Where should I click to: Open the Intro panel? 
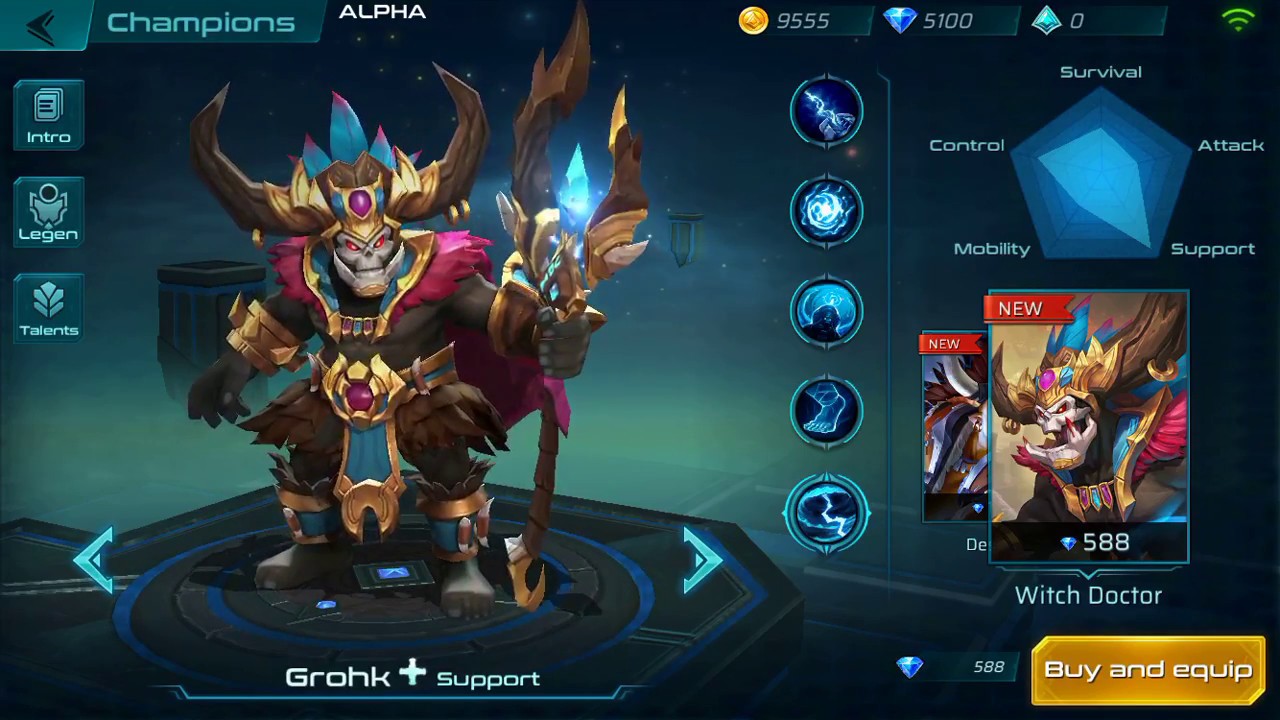[x=49, y=117]
